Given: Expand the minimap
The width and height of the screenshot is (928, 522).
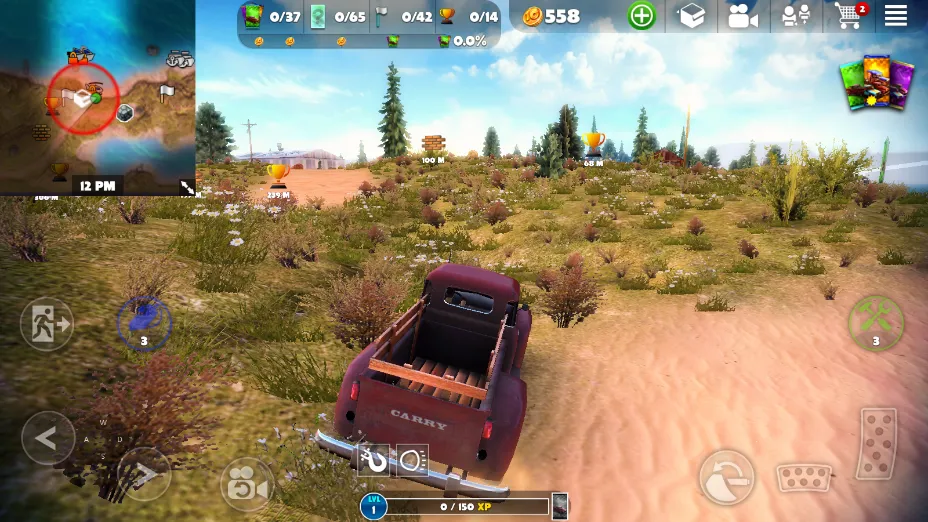Looking at the screenshot, I should pyautogui.click(x=186, y=186).
